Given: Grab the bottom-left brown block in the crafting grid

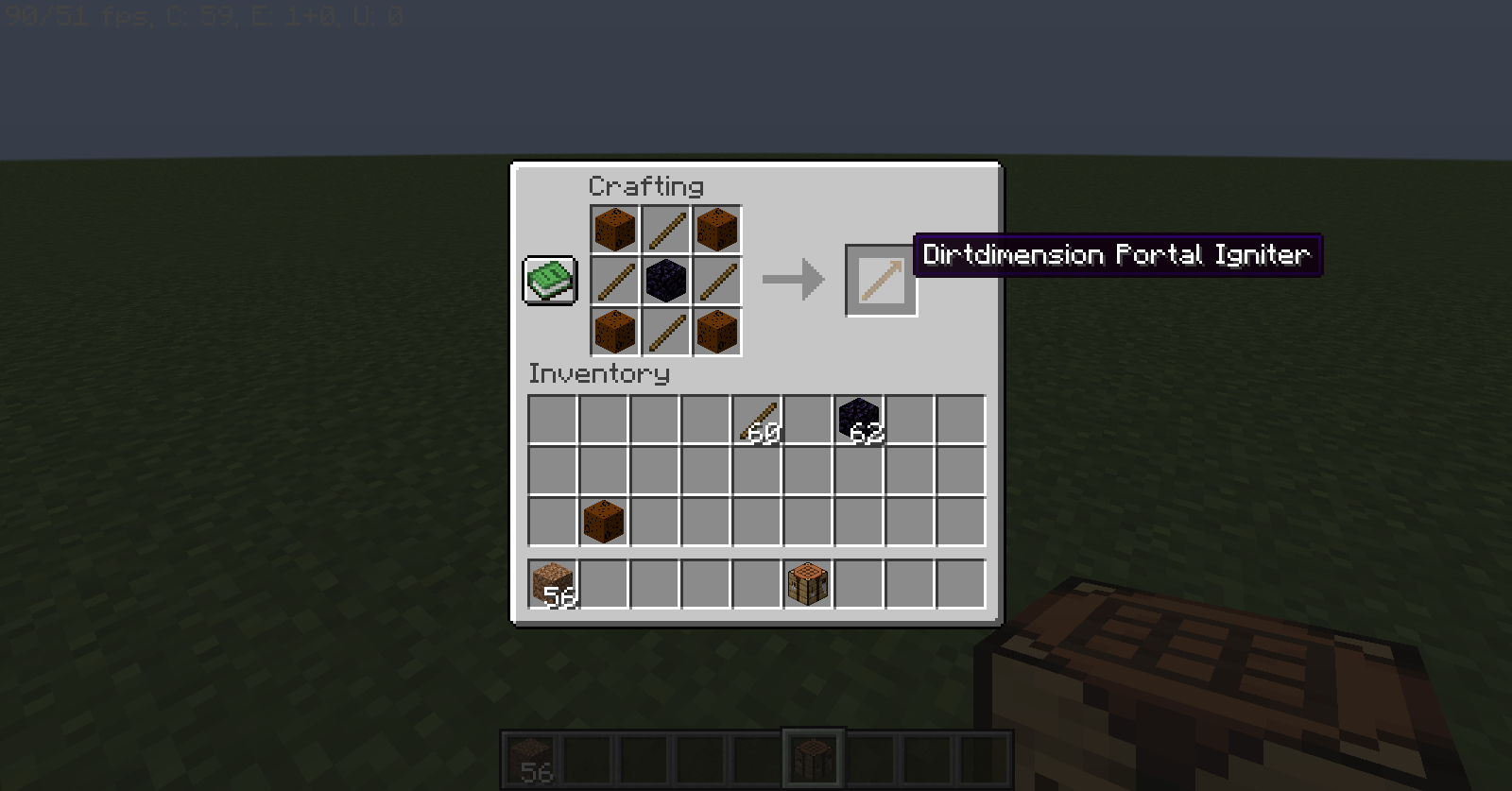Looking at the screenshot, I should coord(614,333).
